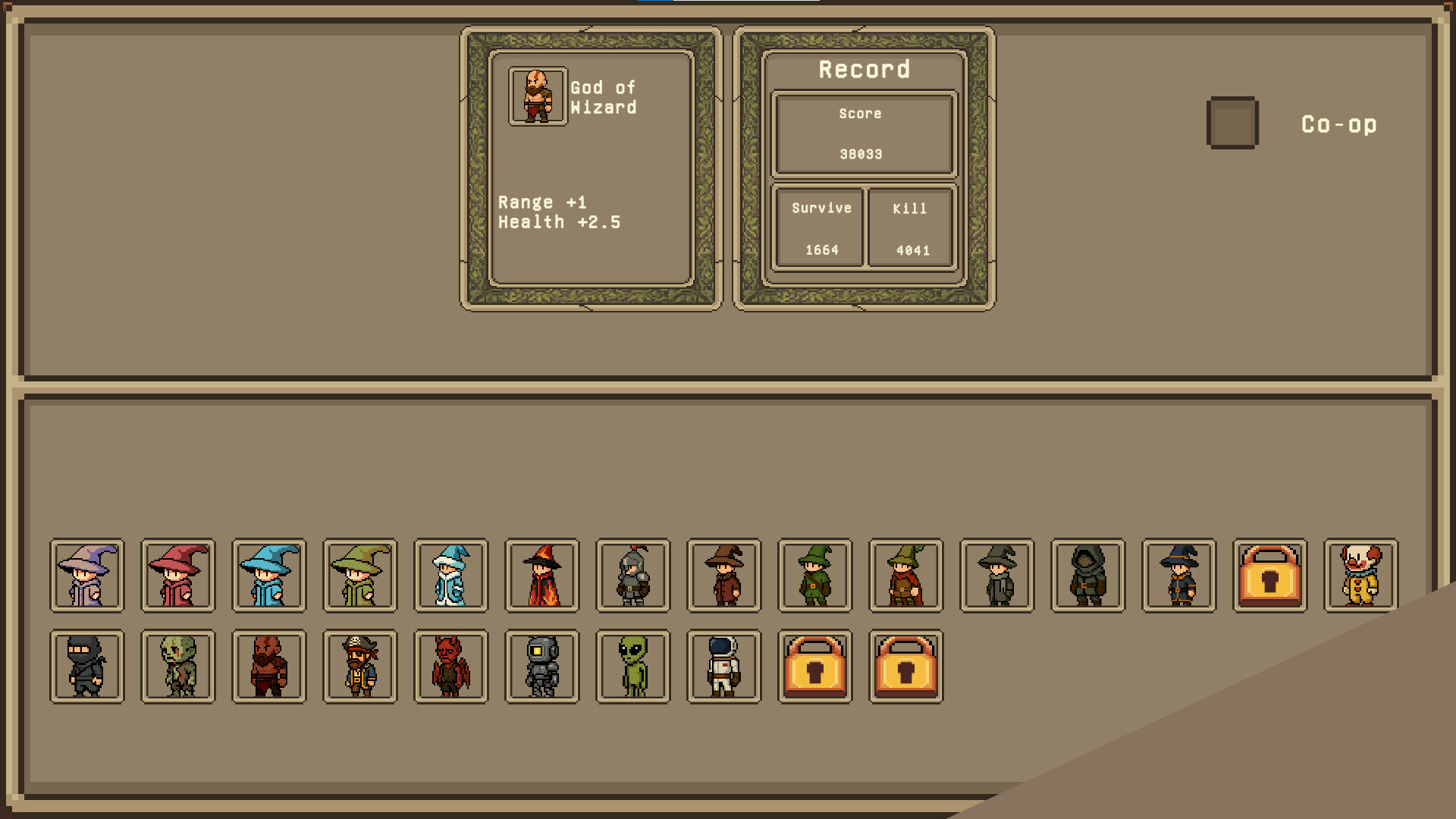Select the green ranger character

814,575
